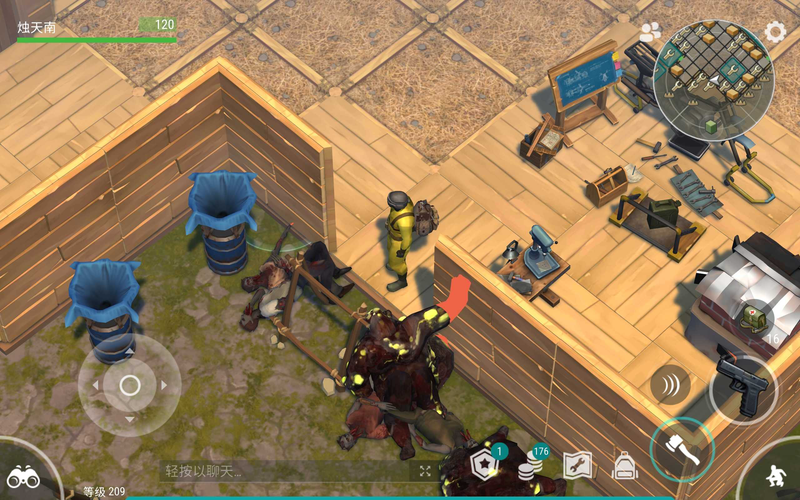Open the blueprint crafting menu
The image size is (800, 500).
point(578,466)
